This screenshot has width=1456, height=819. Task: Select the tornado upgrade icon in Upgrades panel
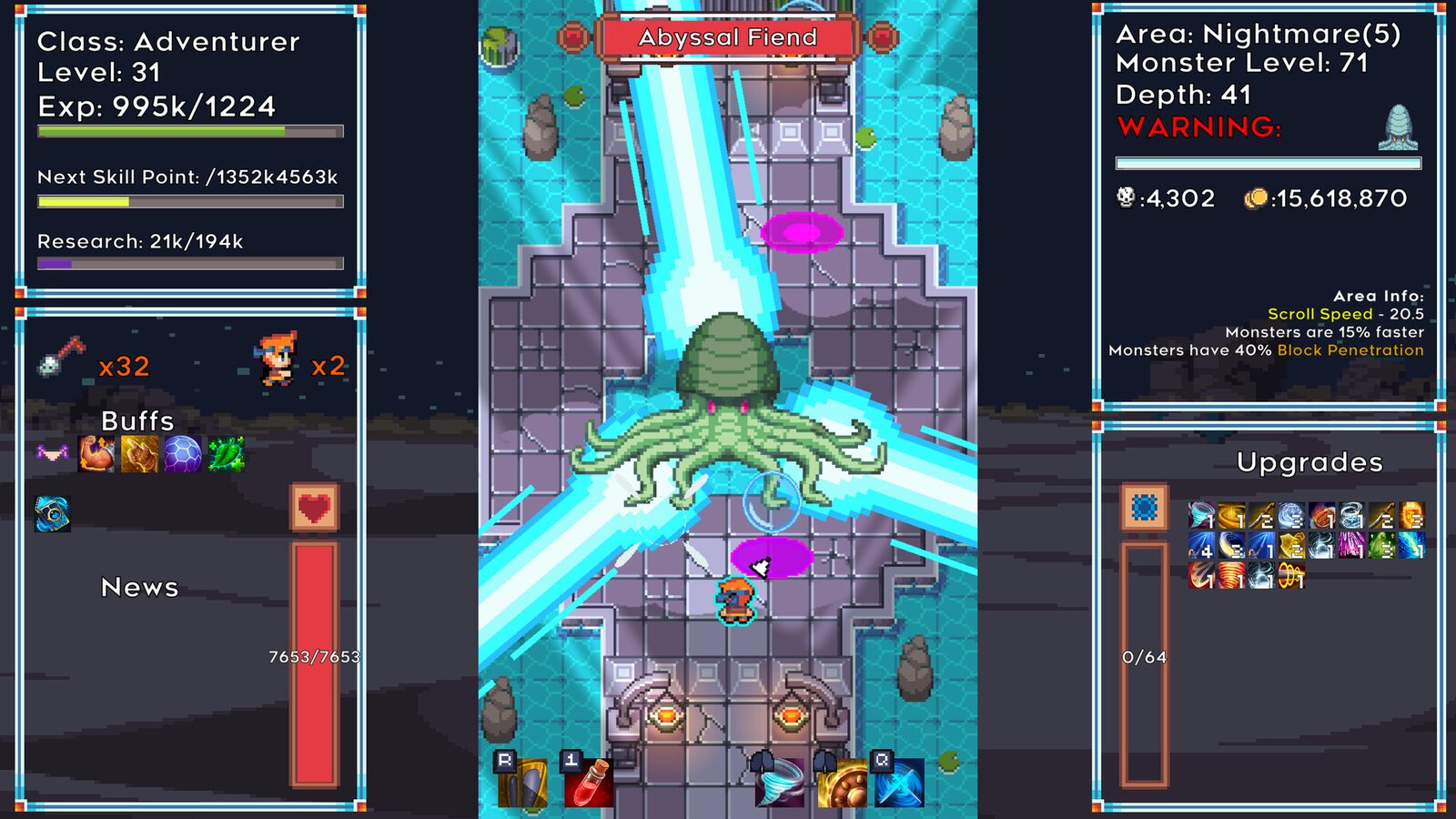click(x=1200, y=514)
